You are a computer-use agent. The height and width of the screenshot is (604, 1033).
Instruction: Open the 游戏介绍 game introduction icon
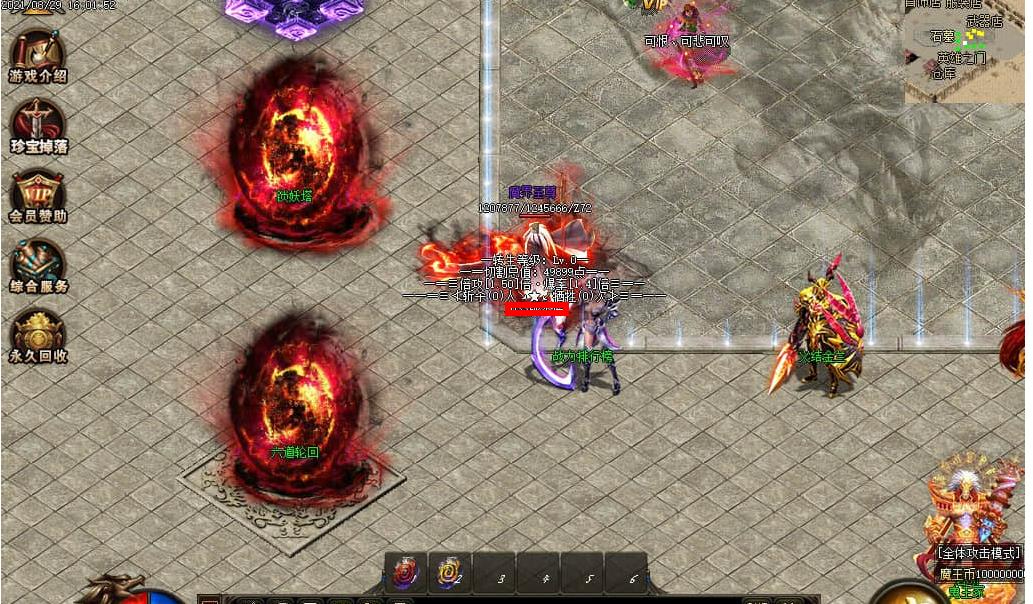tap(38, 53)
